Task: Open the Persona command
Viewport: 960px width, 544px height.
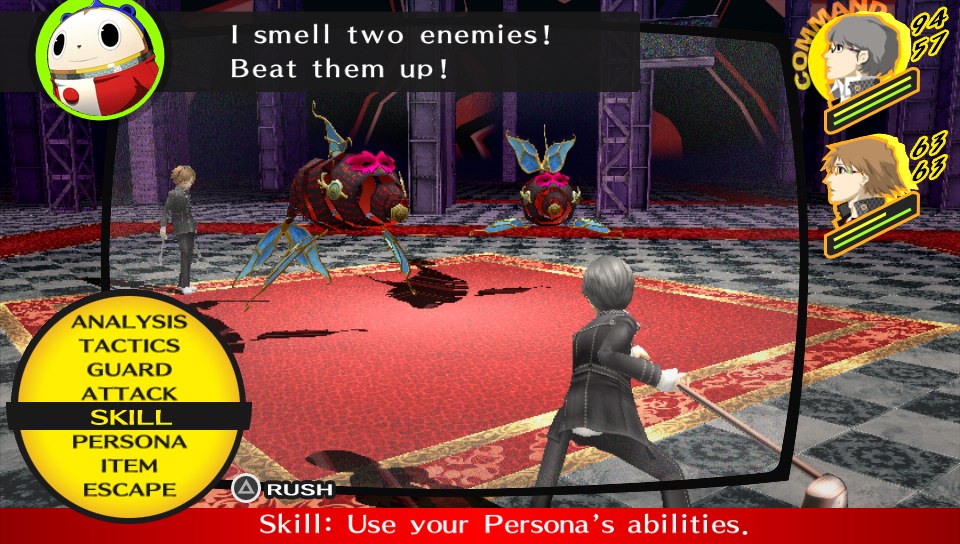Action: pos(129,441)
